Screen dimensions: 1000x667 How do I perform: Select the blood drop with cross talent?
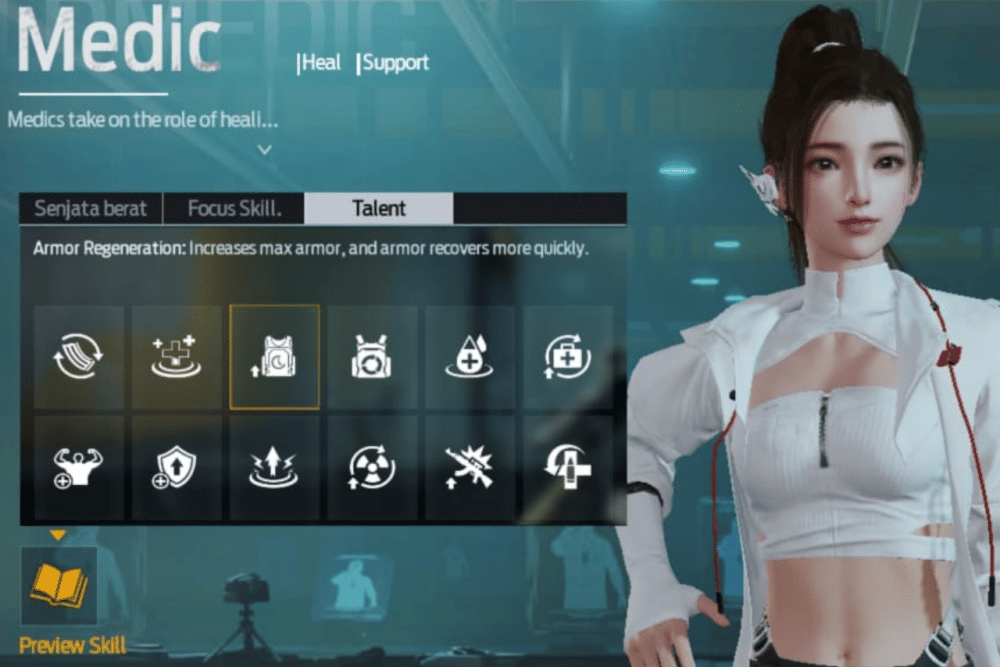pyautogui.click(x=470, y=357)
